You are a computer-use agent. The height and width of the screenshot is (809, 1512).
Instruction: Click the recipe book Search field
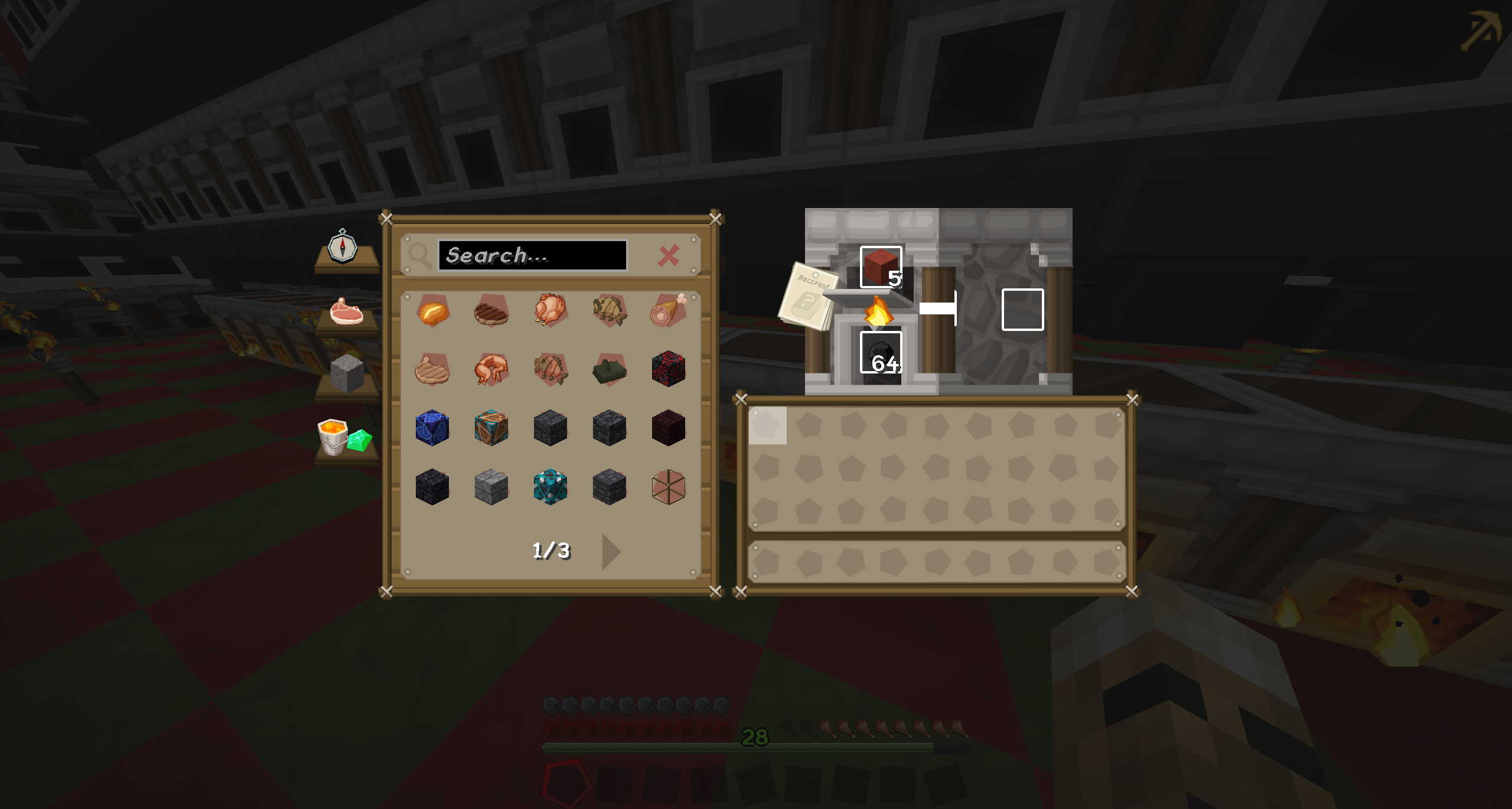point(532,255)
